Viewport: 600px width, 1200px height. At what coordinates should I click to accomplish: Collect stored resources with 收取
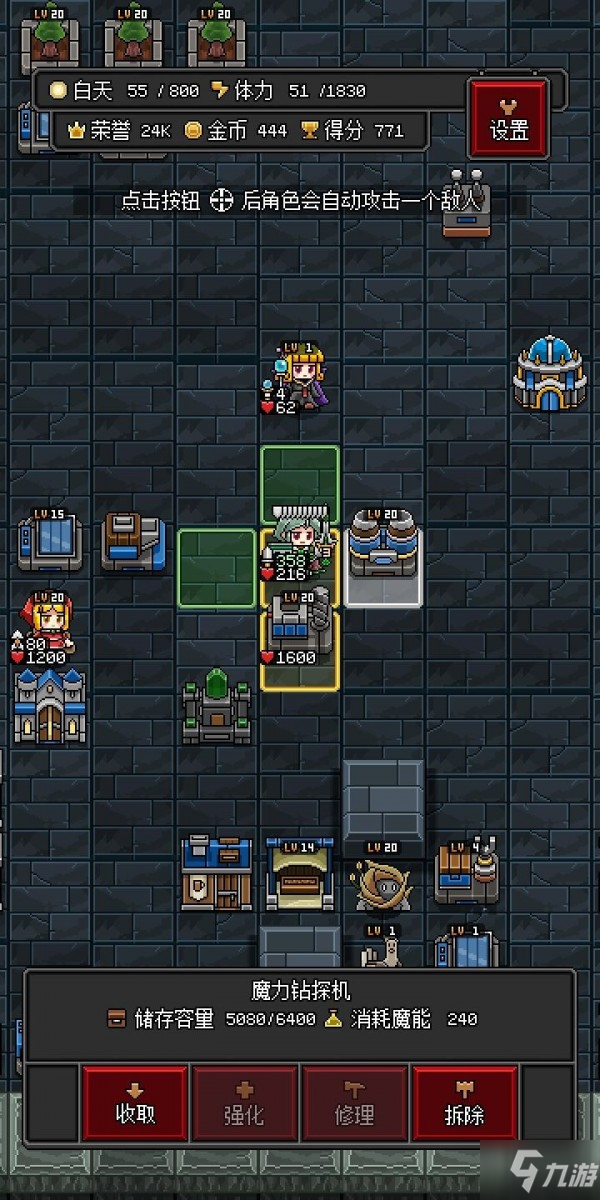pos(135,1102)
